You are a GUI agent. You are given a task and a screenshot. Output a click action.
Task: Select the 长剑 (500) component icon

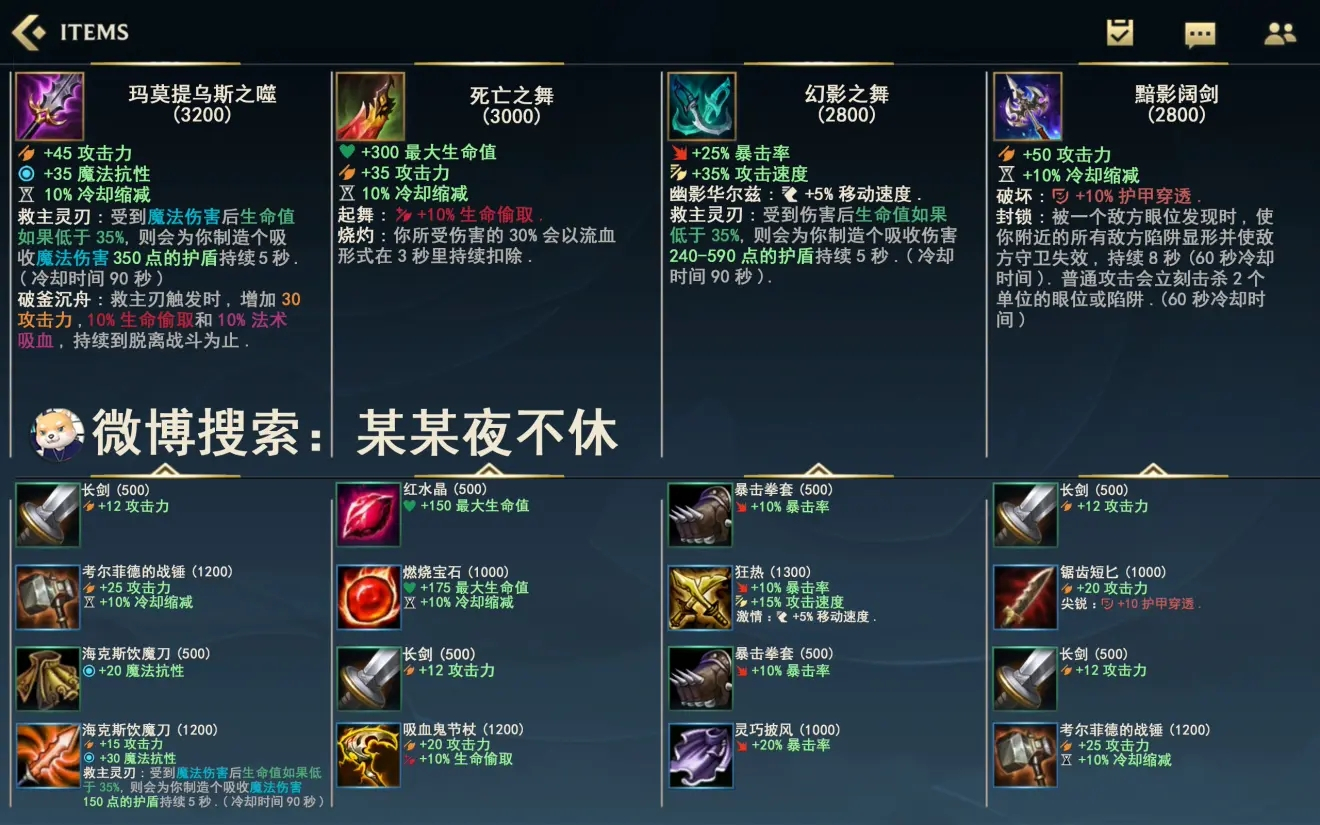point(47,516)
